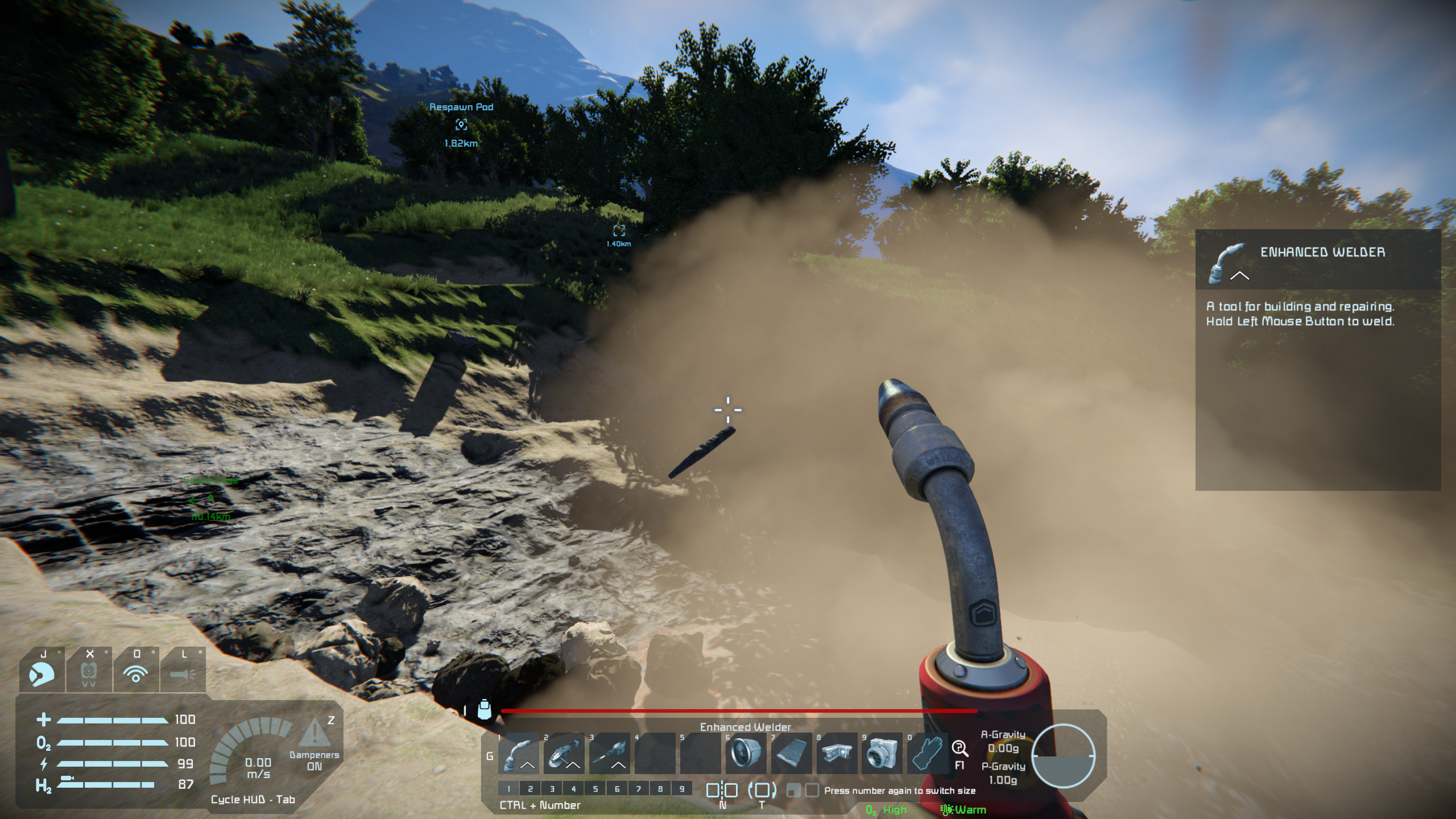This screenshot has width=1456, height=819.
Task: Select the welder in hotbar slot 1
Action: click(x=519, y=753)
